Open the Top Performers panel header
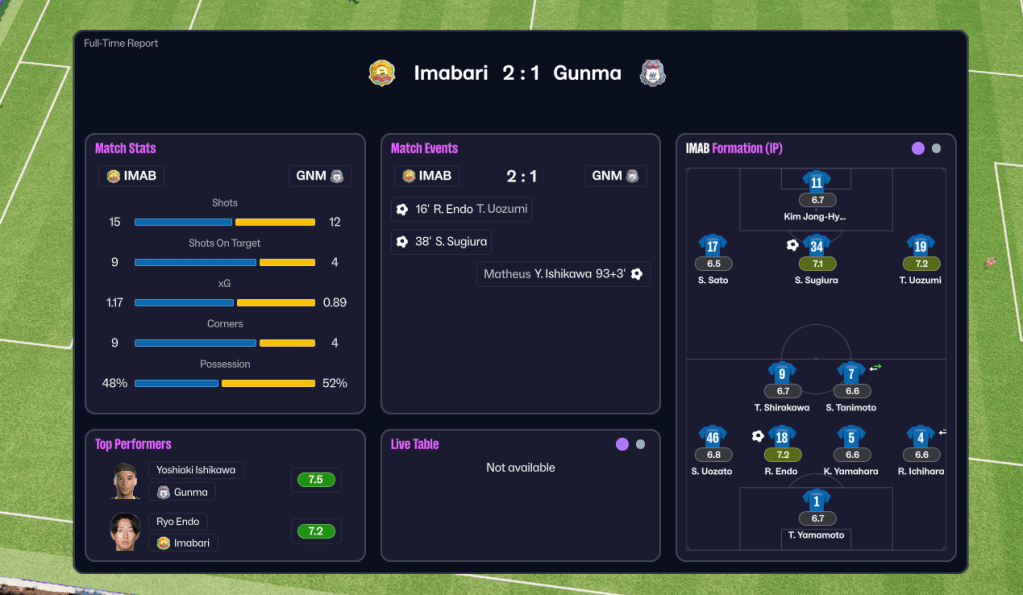Viewport: 1023px width, 595px height. 133,444
